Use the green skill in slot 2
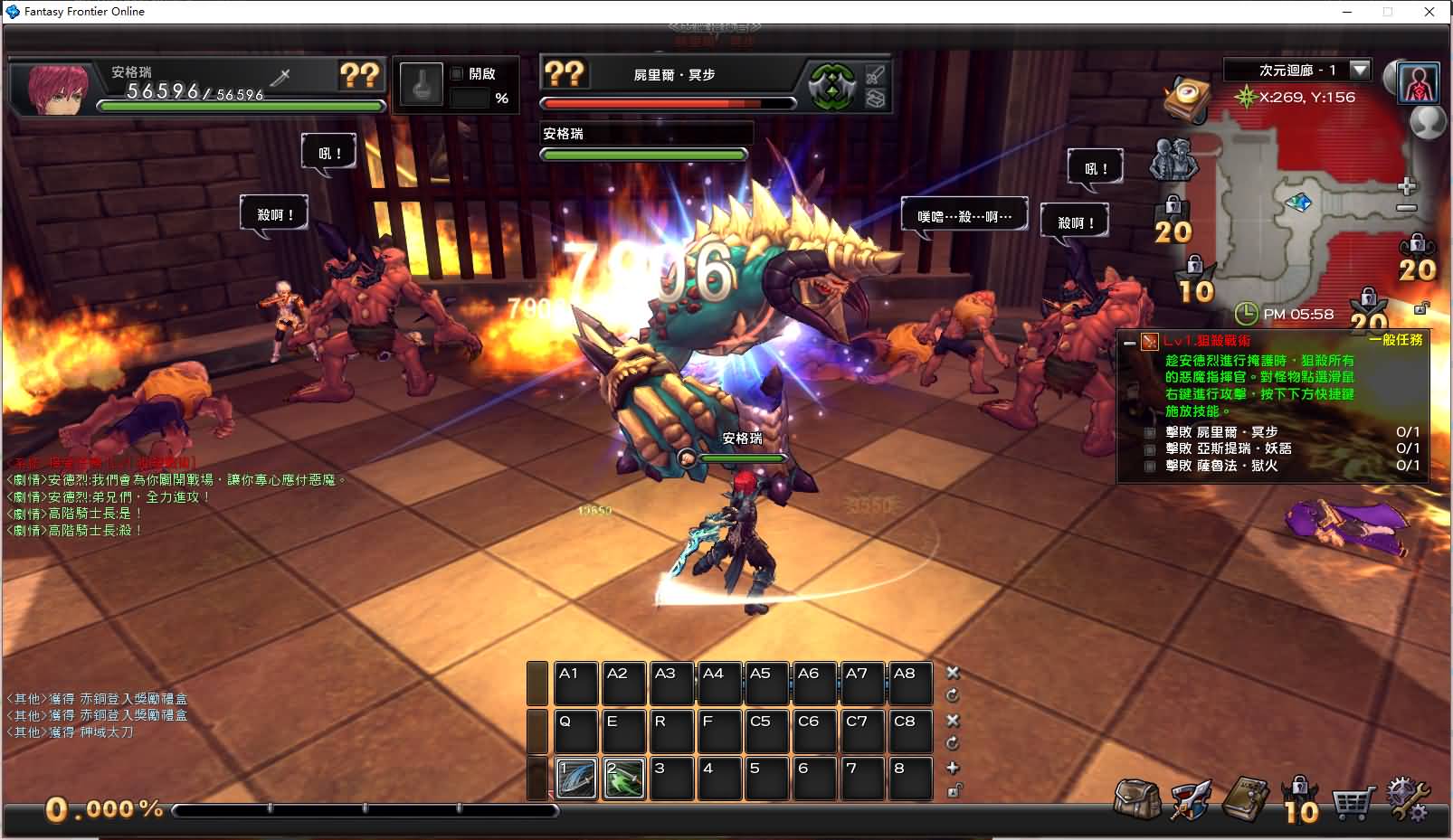Image resolution: width=1453 pixels, height=840 pixels. [x=624, y=779]
